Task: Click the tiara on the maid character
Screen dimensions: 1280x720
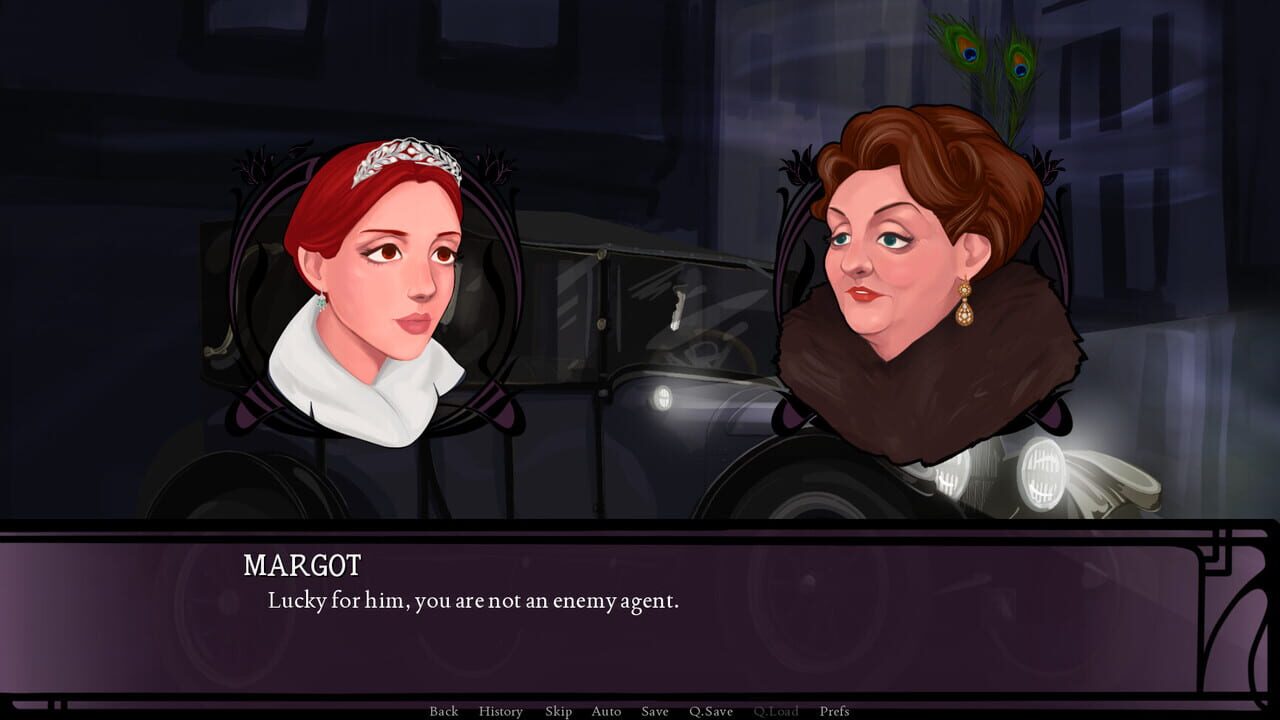Action: tap(405, 150)
